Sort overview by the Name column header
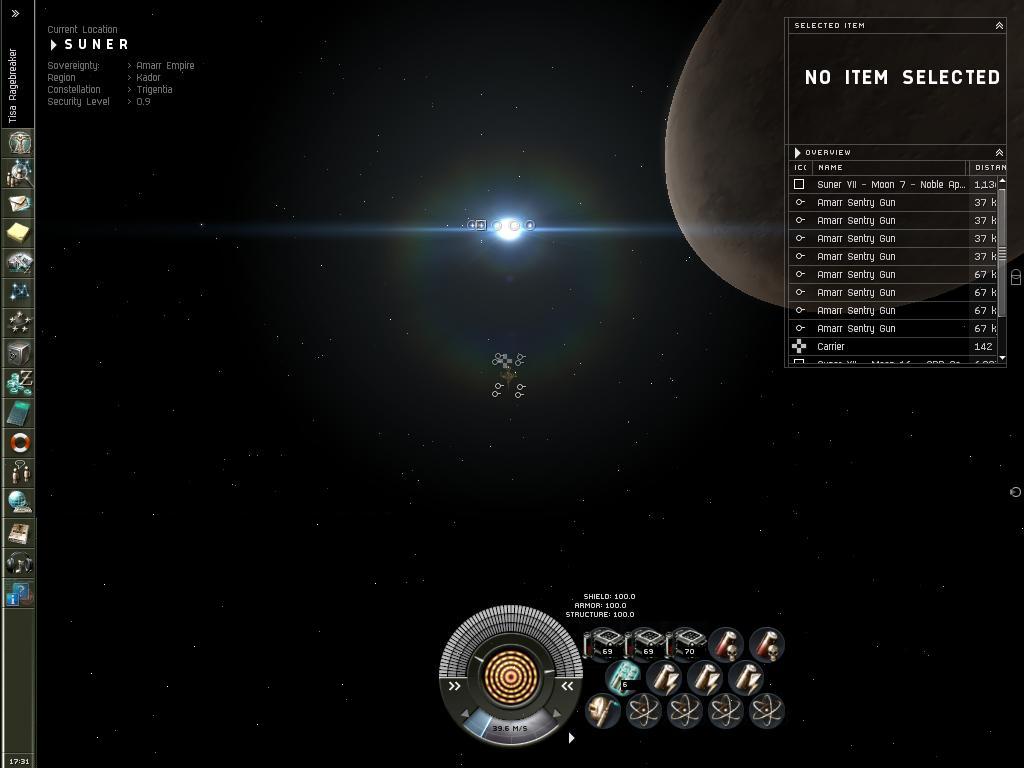 [x=888, y=167]
